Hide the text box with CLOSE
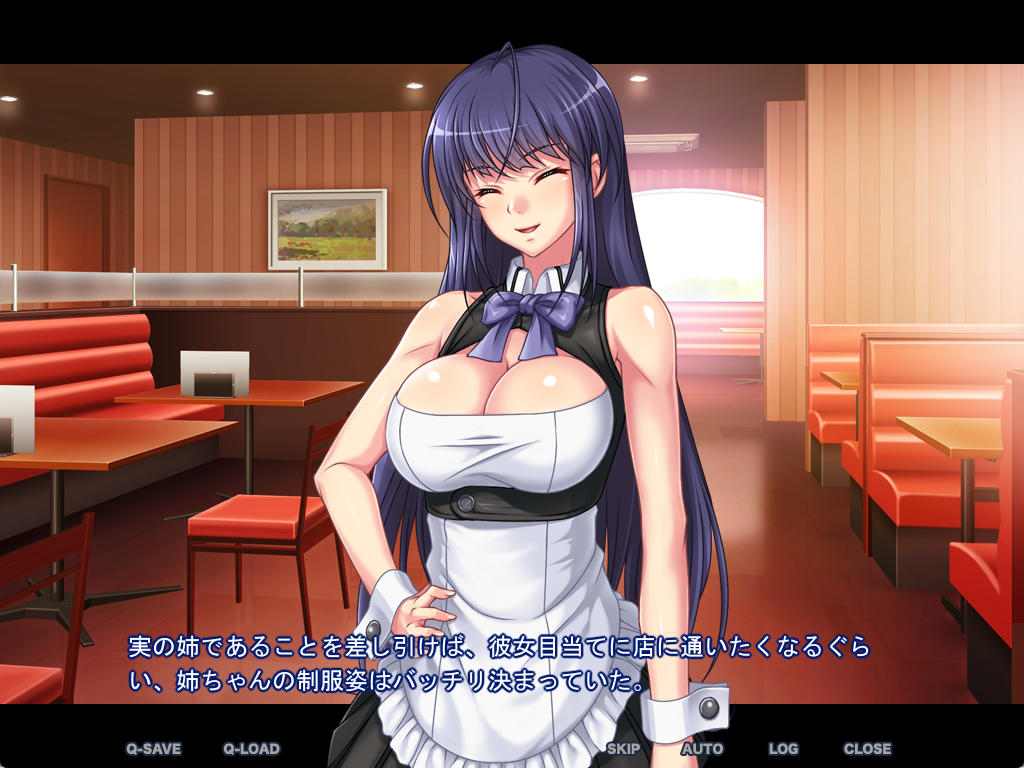This screenshot has width=1024, height=768. pos(867,748)
